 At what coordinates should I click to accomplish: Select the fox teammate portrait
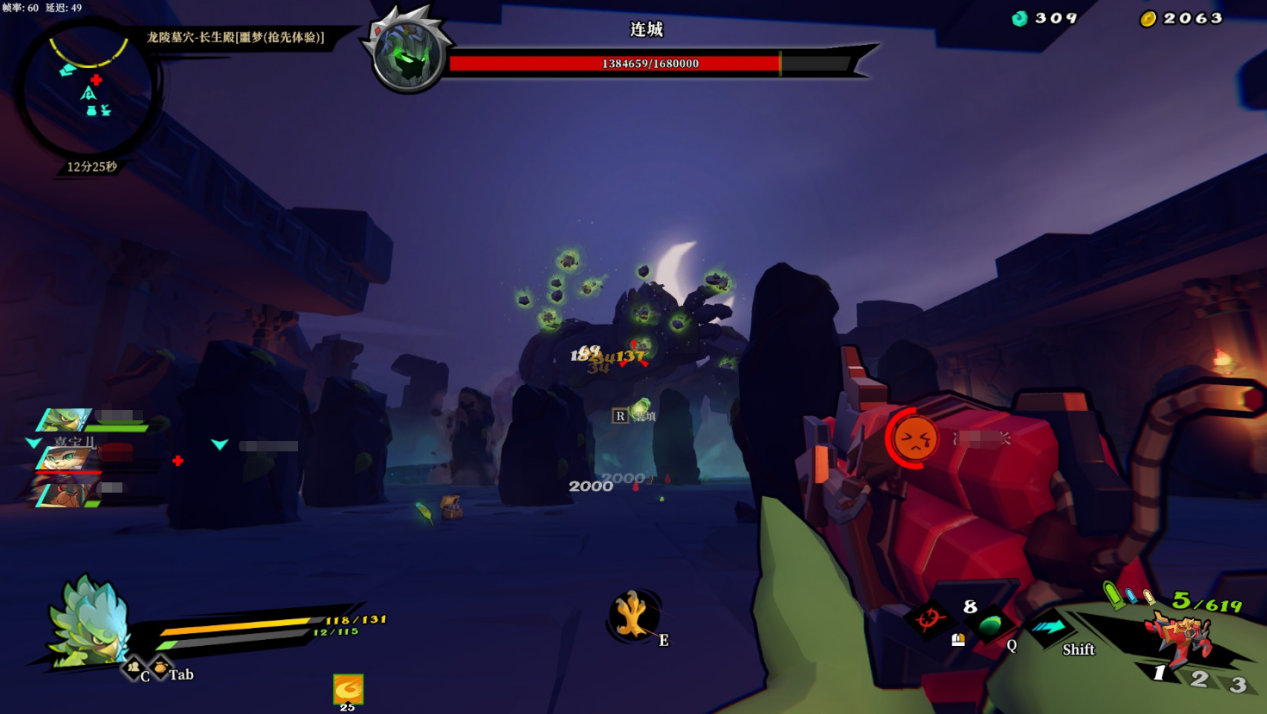click(64, 457)
